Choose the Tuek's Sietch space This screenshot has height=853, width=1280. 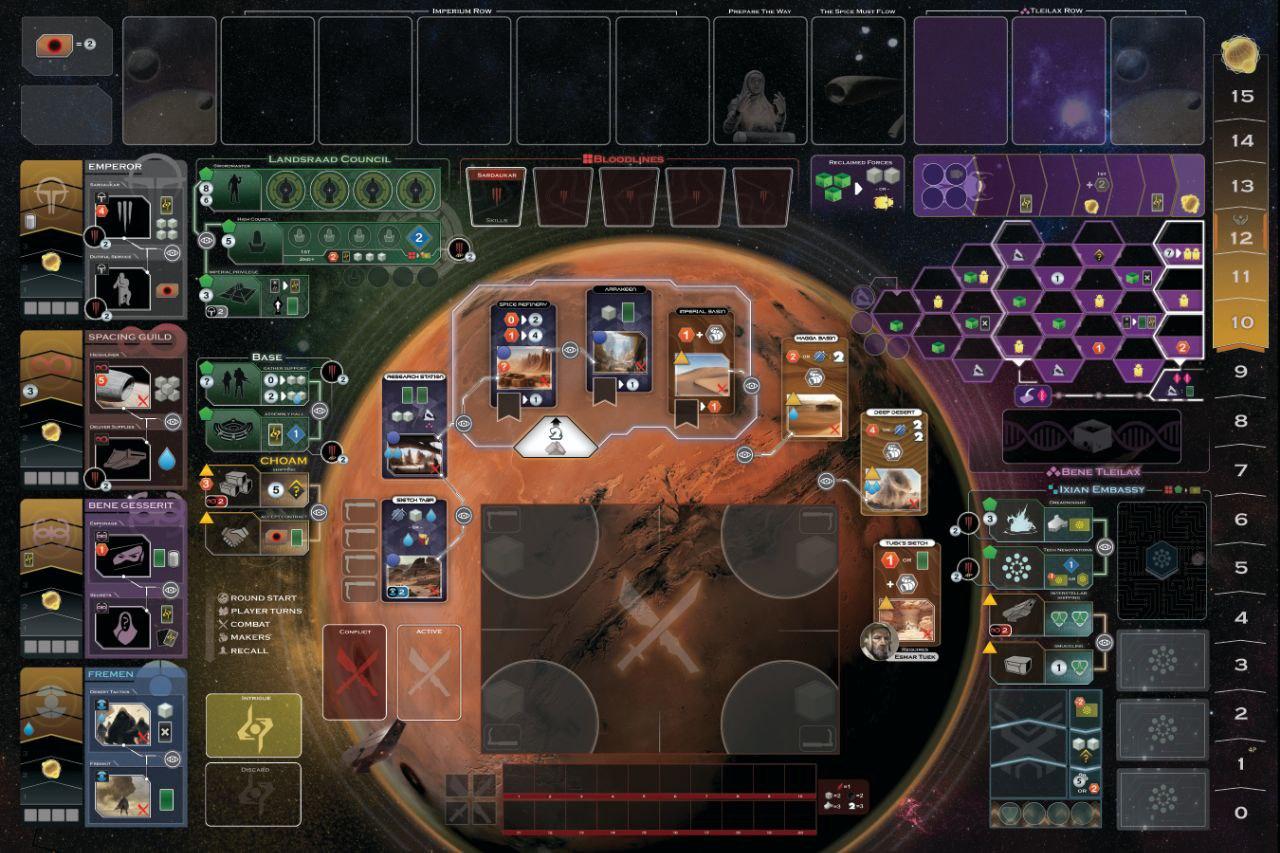(x=908, y=590)
